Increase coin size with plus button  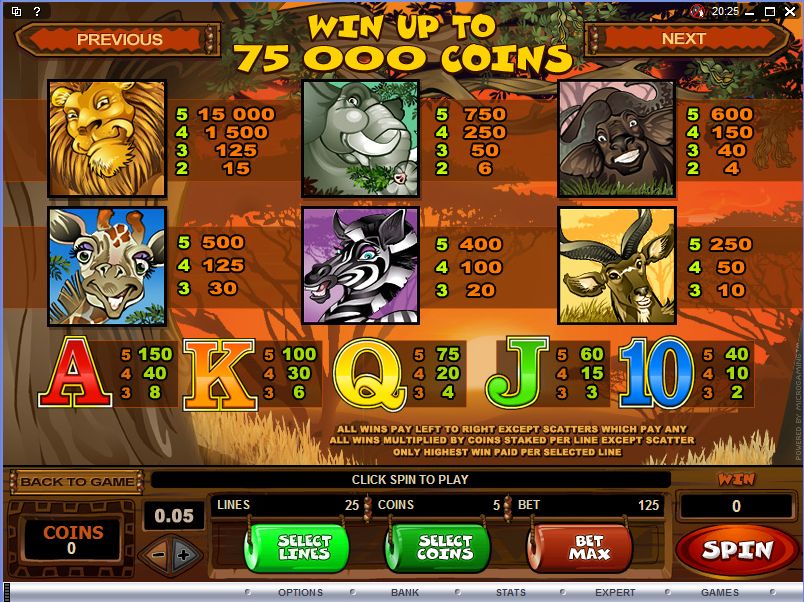[x=183, y=553]
